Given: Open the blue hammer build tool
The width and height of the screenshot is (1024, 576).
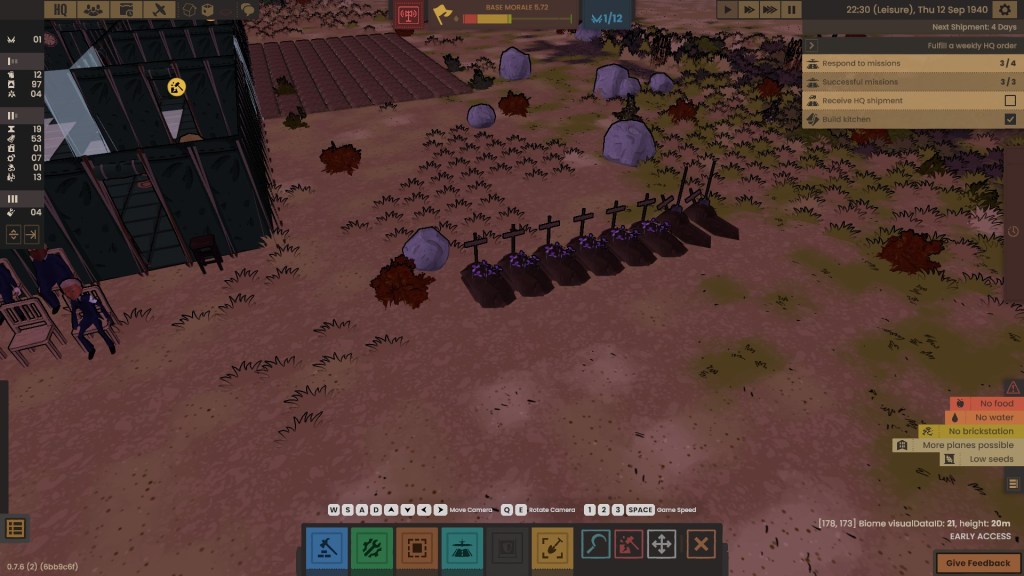Looking at the screenshot, I should (326, 546).
